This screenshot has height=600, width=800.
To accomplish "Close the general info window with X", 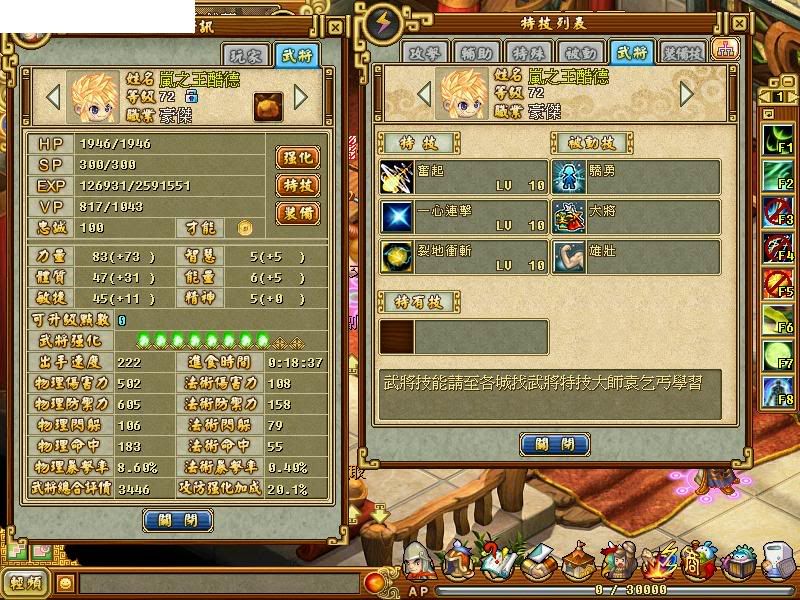I will pyautogui.click(x=335, y=28).
